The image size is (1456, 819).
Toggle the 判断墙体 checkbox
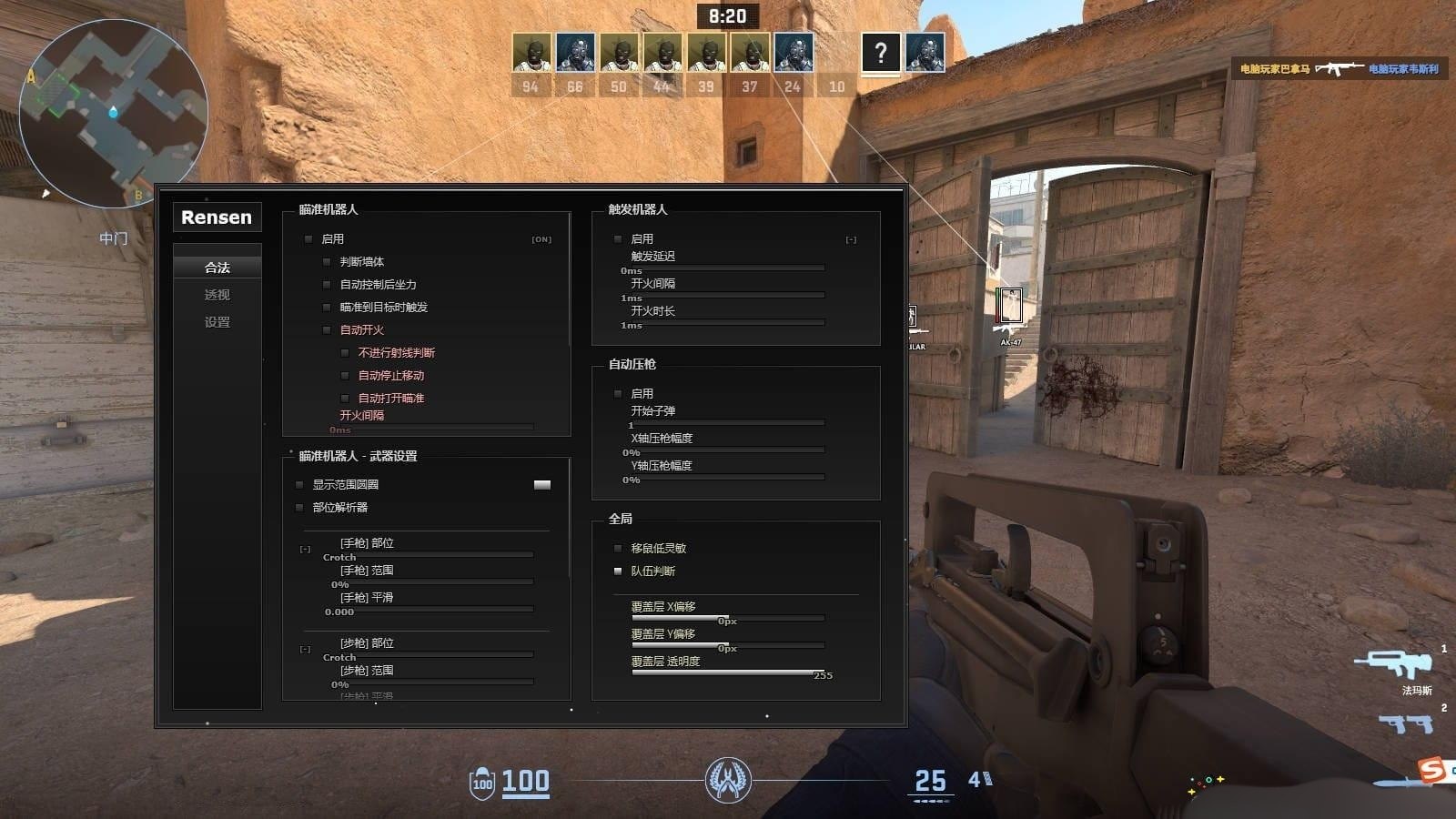[x=327, y=262]
